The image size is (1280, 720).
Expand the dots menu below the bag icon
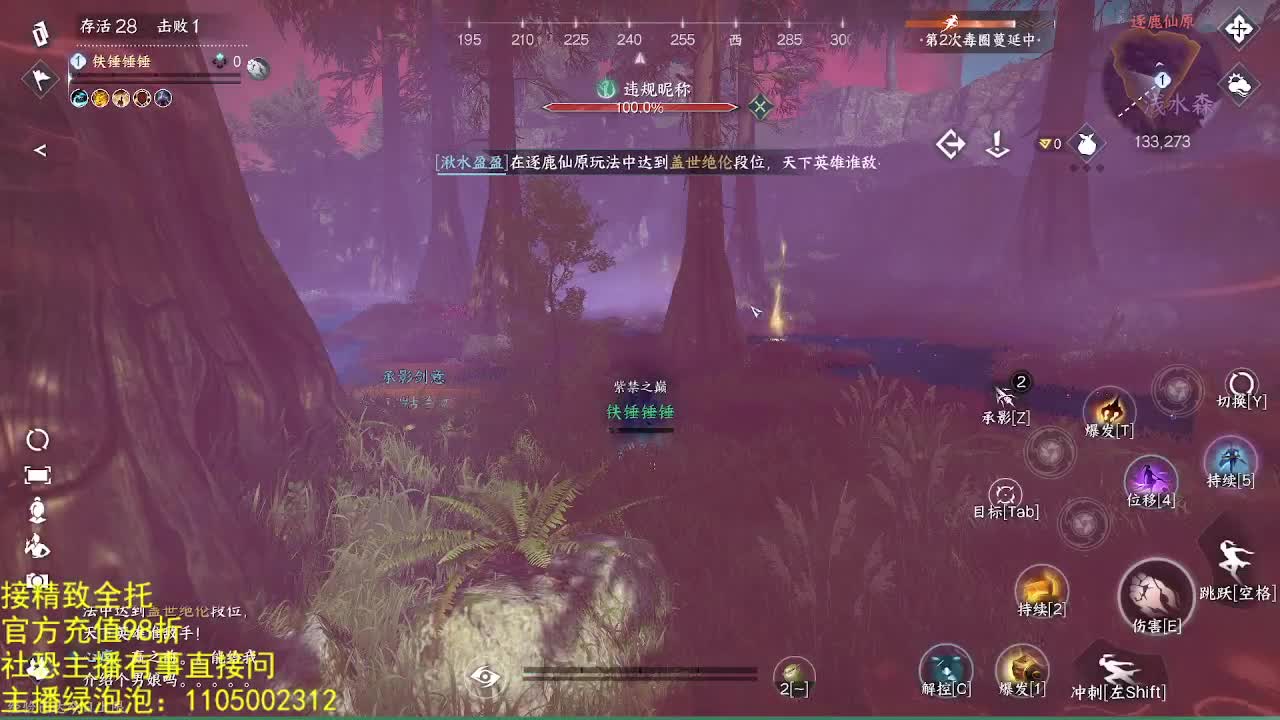pos(1086,168)
